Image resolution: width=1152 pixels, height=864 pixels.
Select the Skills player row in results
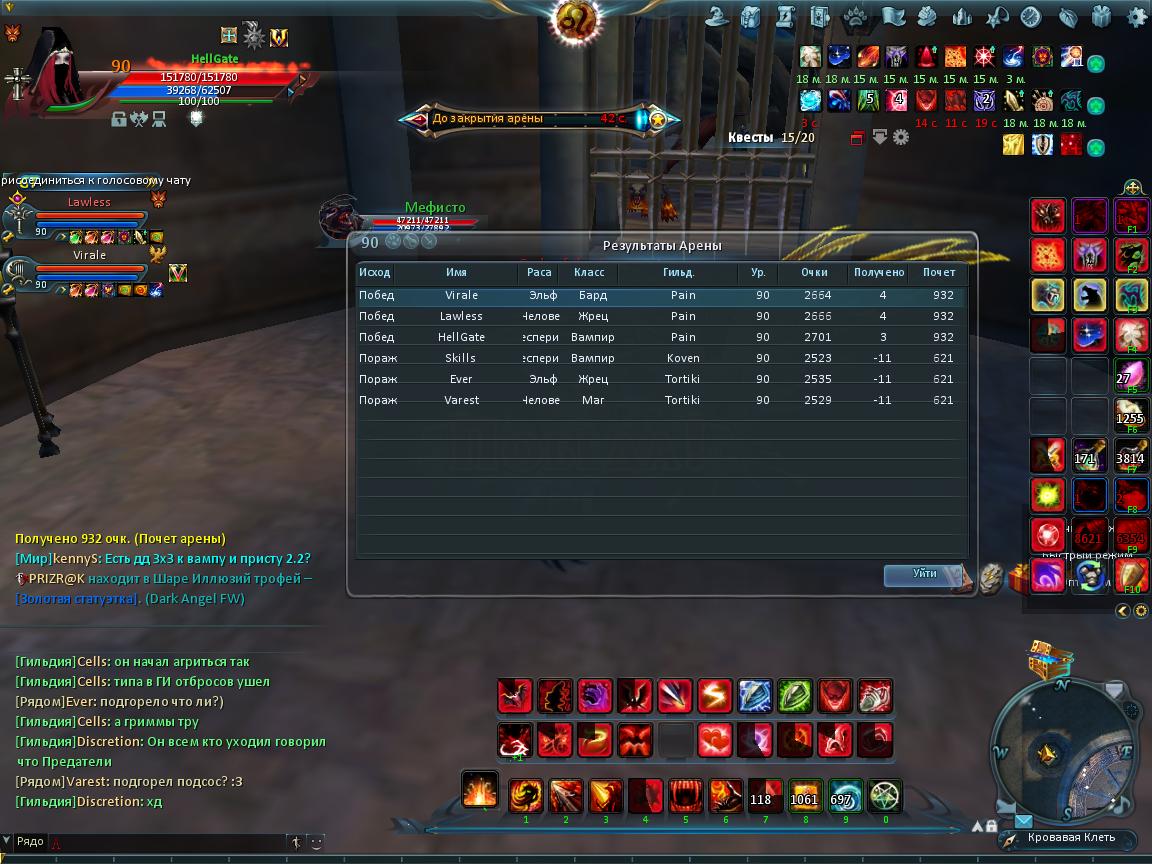point(660,358)
